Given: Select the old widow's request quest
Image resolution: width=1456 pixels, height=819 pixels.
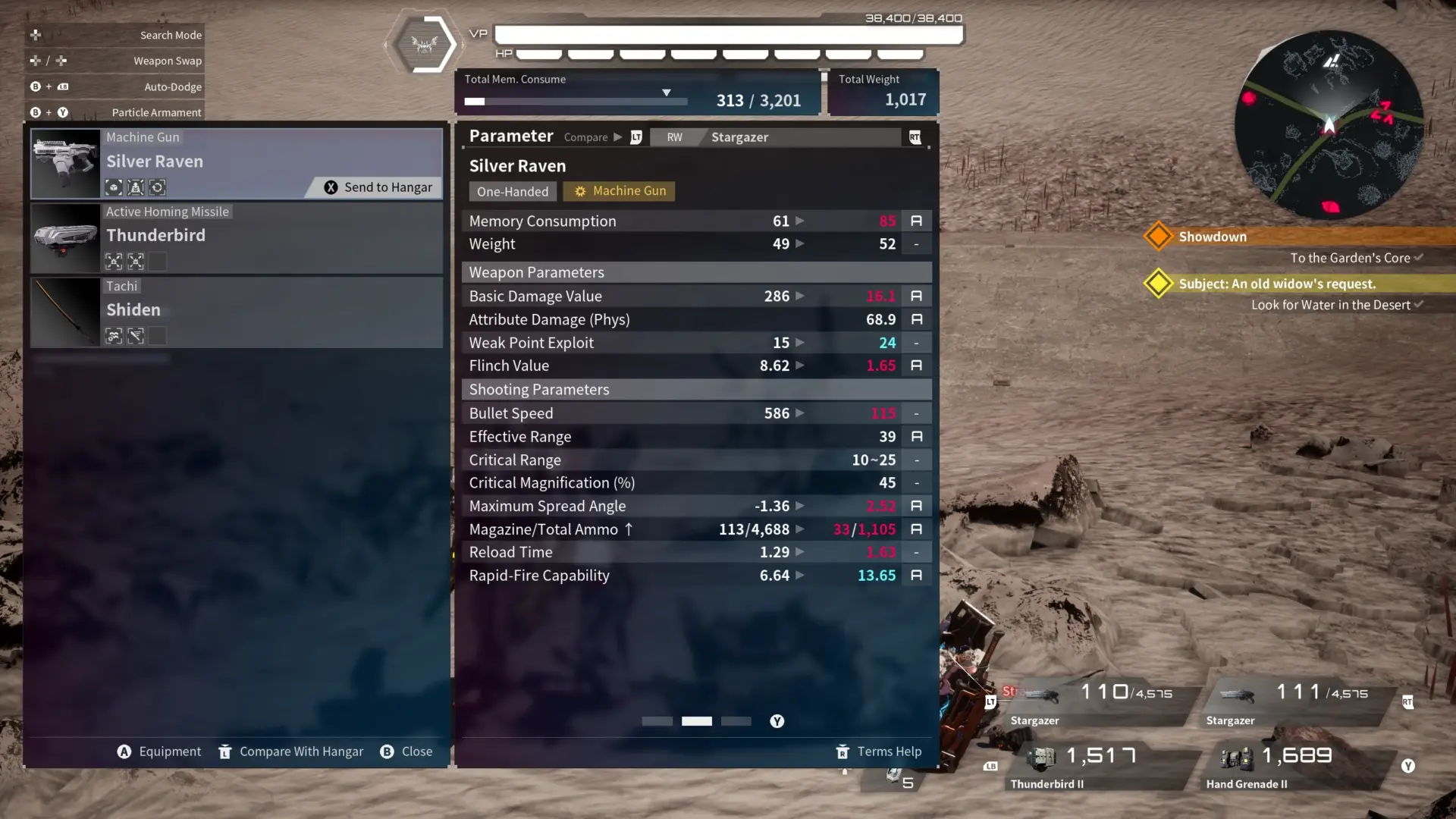Looking at the screenshot, I should click(x=1276, y=284).
